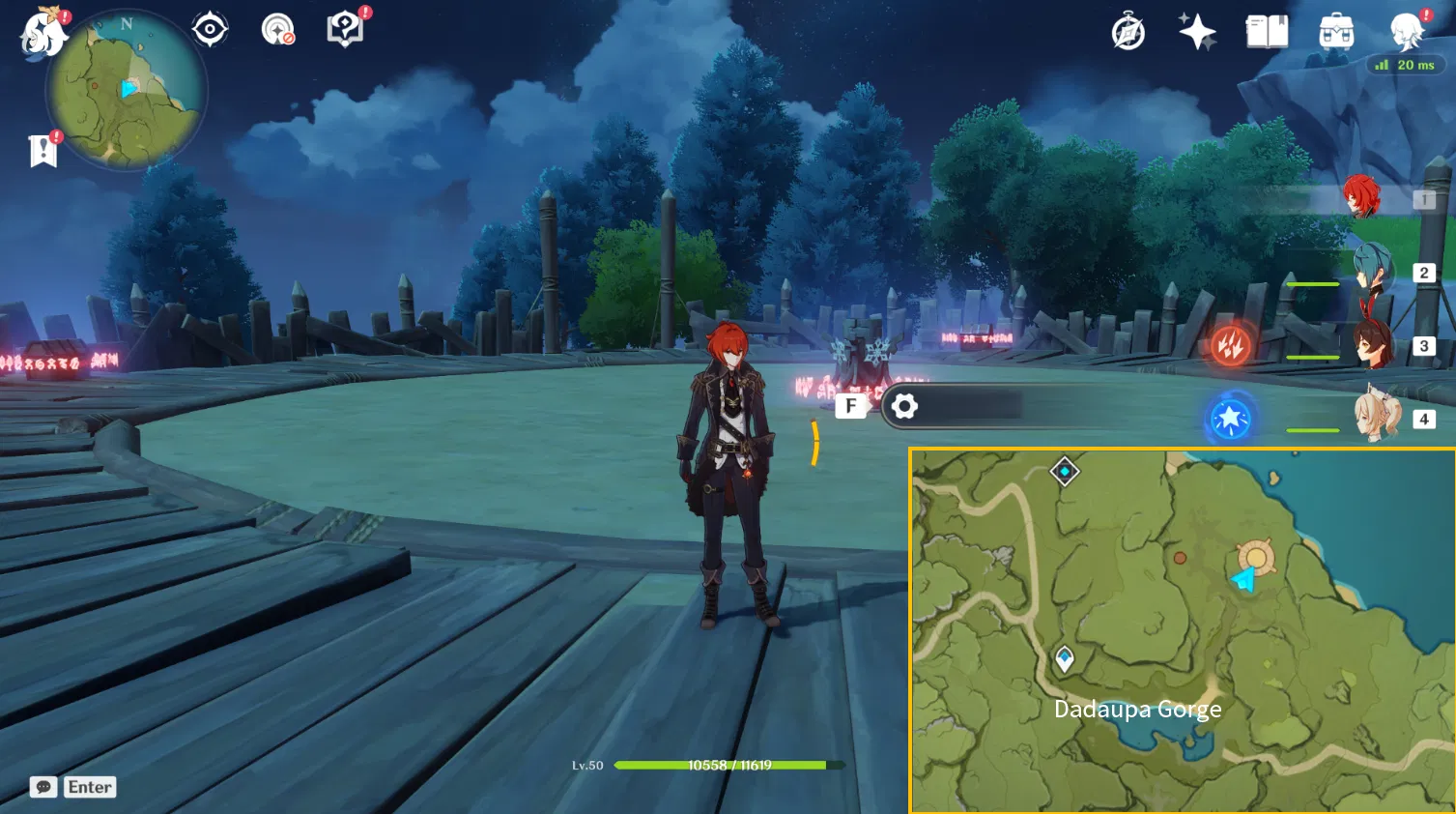Open the Inventory backpack icon

pos(1335,32)
